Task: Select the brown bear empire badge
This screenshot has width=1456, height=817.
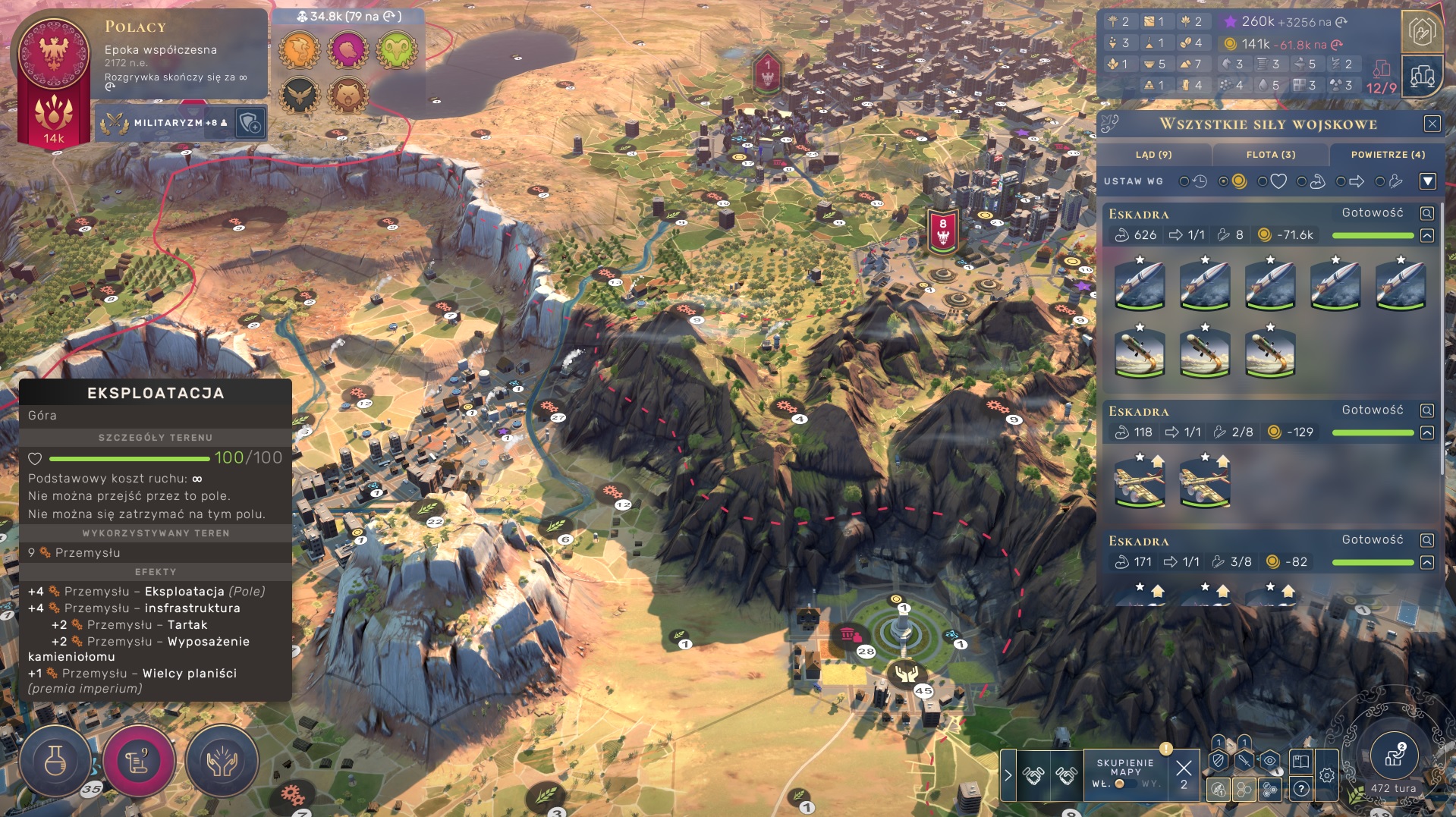Action: pos(348,96)
